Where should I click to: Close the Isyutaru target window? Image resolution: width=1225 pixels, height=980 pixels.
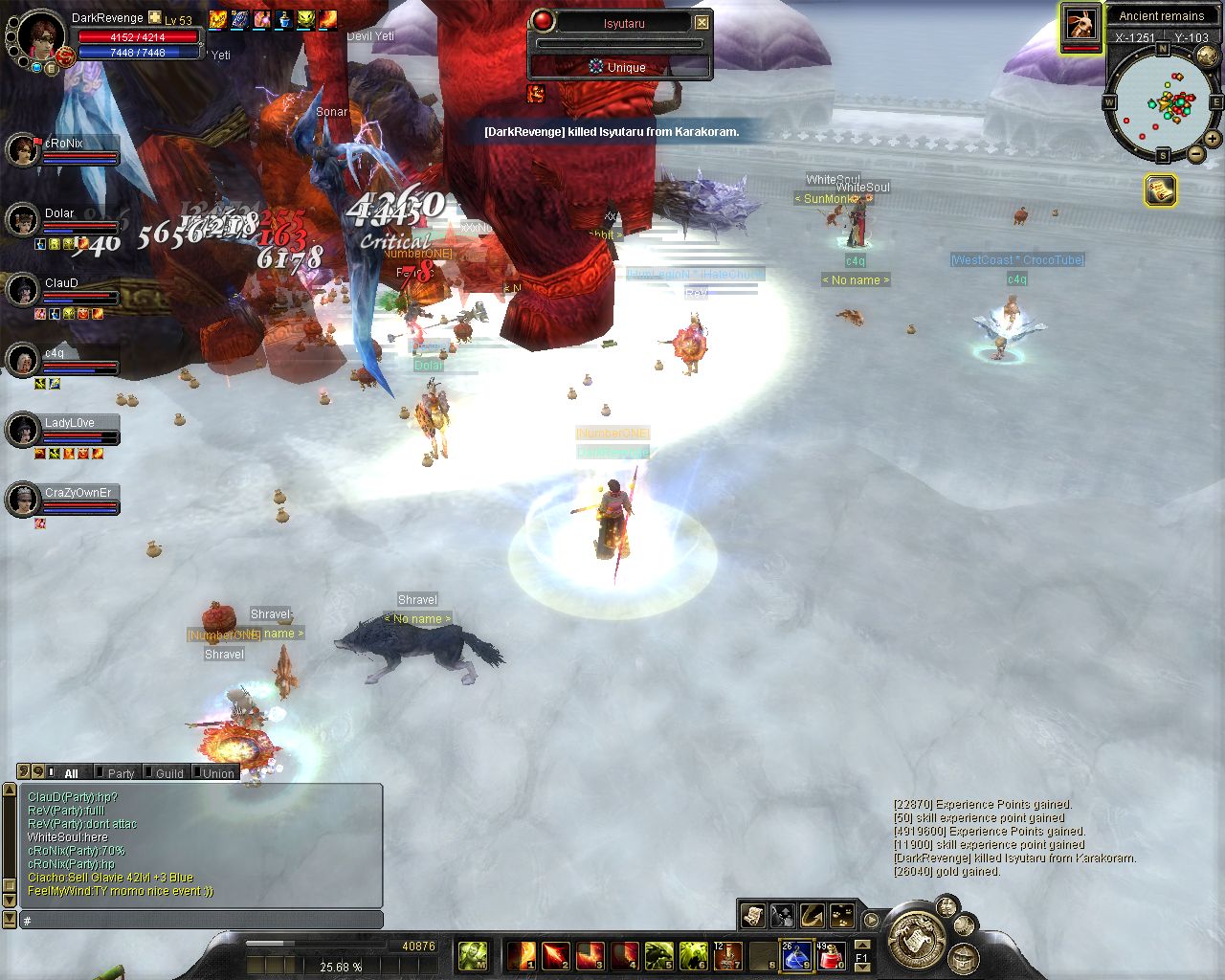pyautogui.click(x=702, y=22)
